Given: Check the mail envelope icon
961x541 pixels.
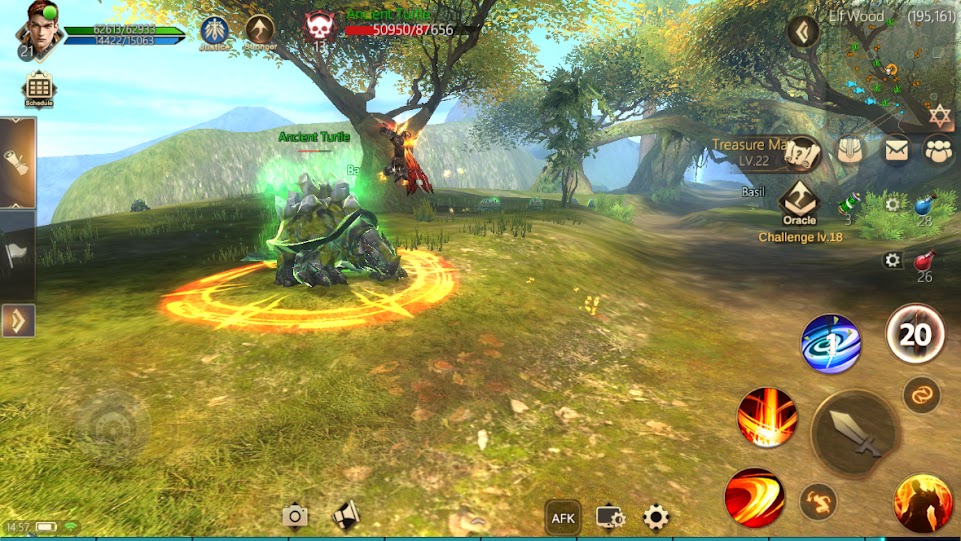Looking at the screenshot, I should (896, 150).
